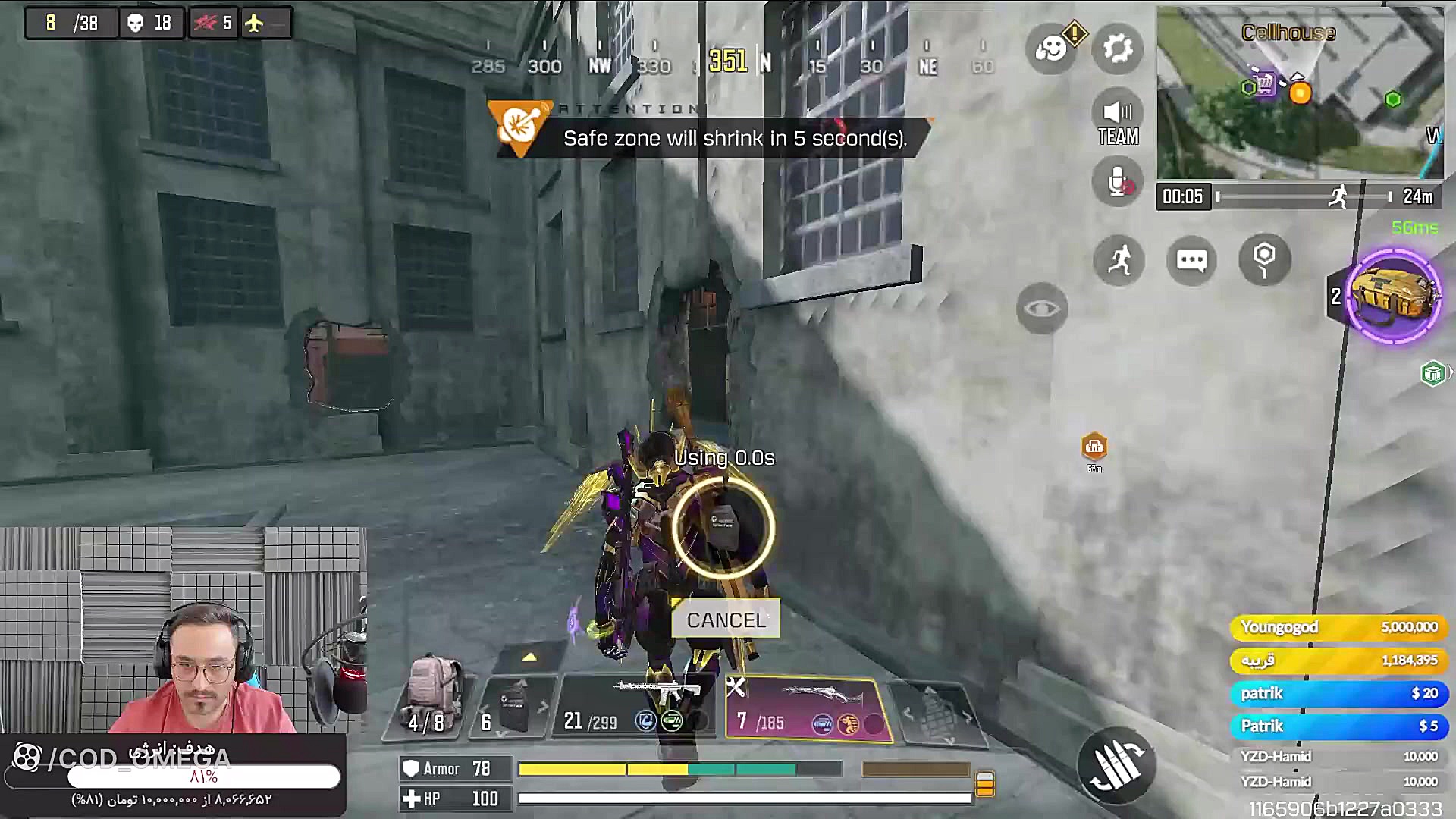Image resolution: width=1456 pixels, height=819 pixels.
Task: Toggle the eye spectate mode
Action: [x=1042, y=308]
